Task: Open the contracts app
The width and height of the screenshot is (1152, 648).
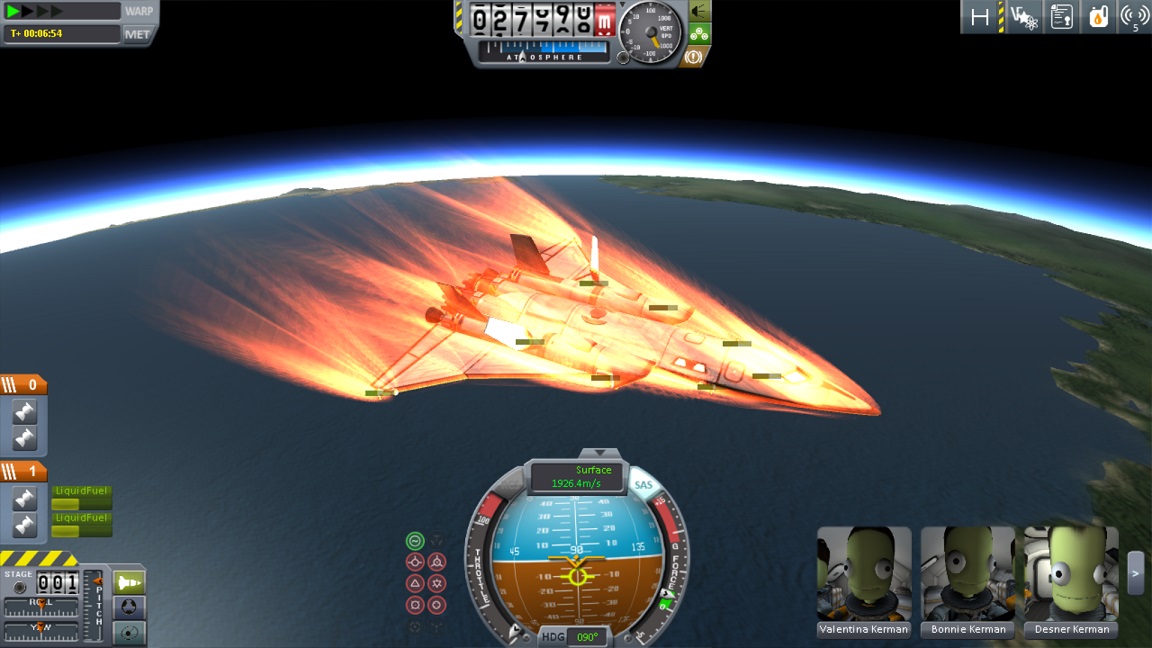Action: point(1061,17)
